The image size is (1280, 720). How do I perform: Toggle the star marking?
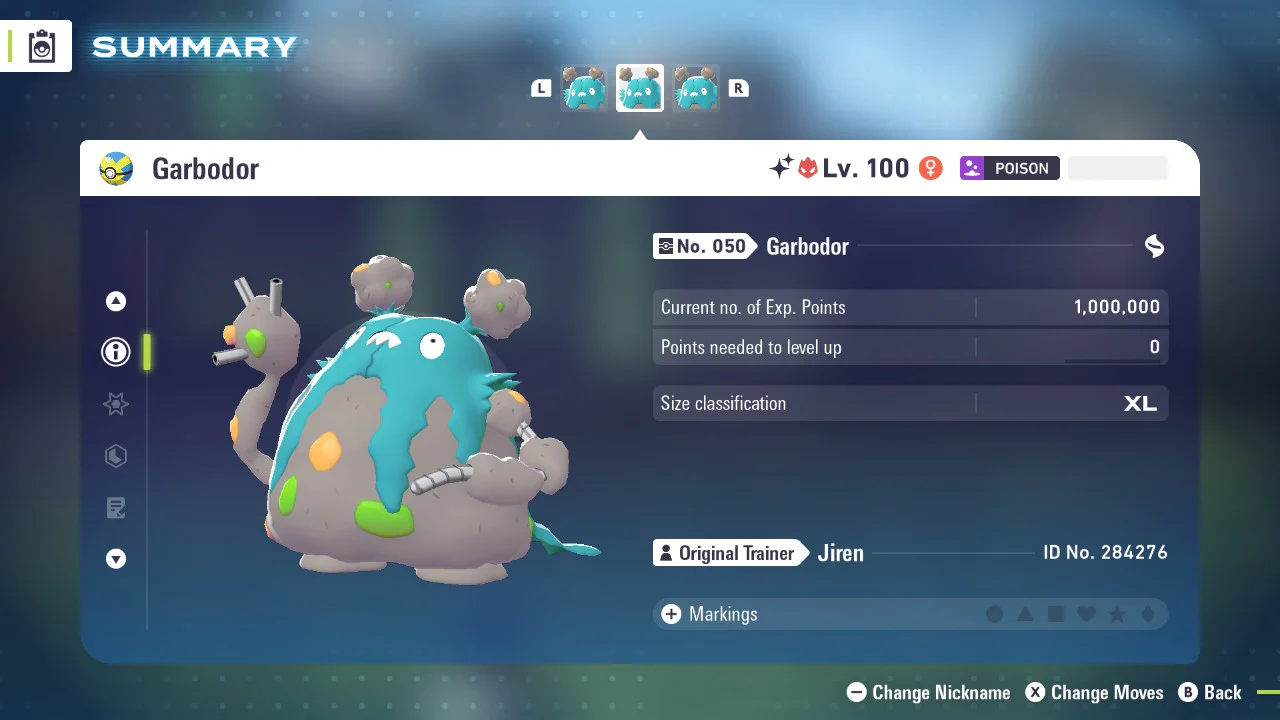point(1117,614)
